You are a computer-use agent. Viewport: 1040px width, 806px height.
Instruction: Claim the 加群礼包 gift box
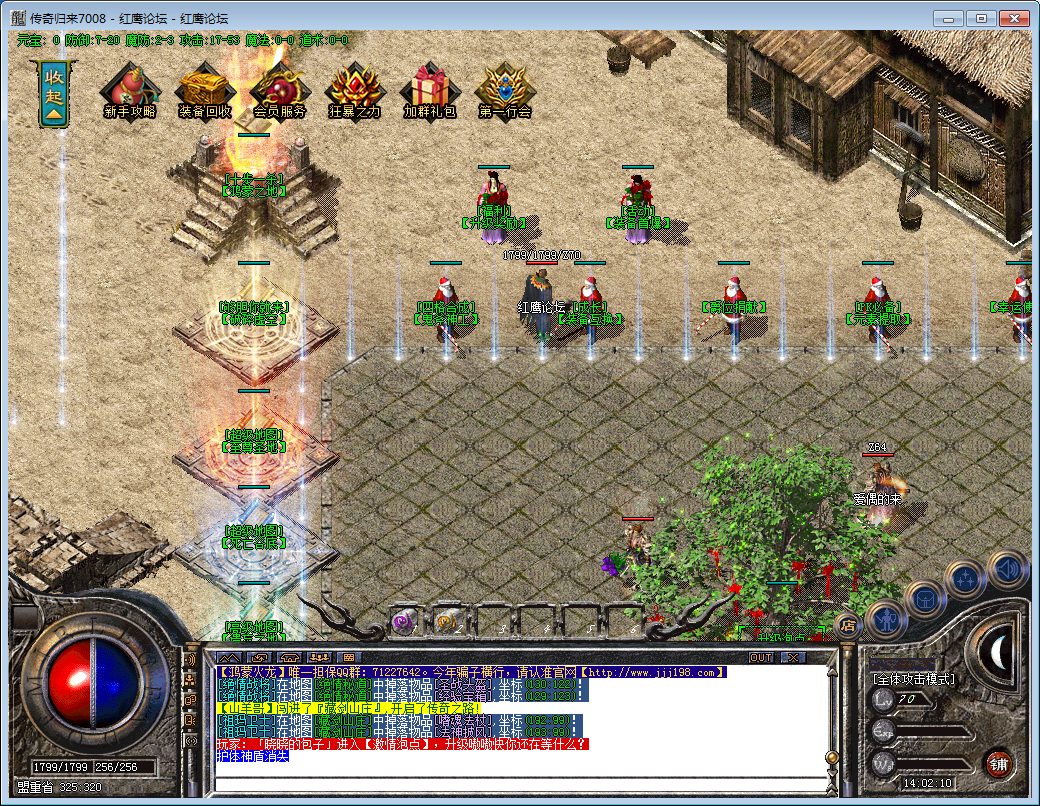(430, 91)
